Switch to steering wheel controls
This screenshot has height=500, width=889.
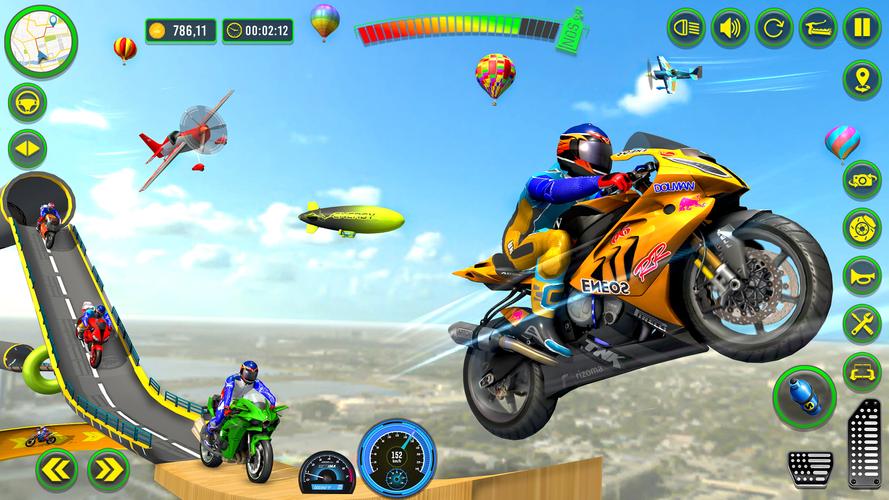[x=27, y=103]
